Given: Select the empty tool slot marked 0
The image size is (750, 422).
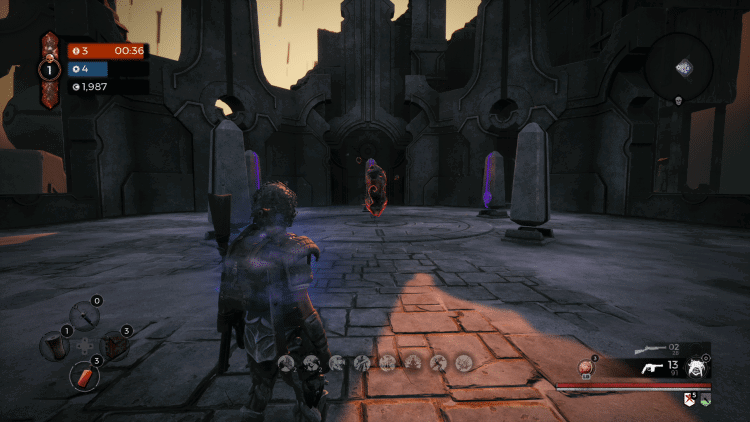Looking at the screenshot, I should point(84,314).
